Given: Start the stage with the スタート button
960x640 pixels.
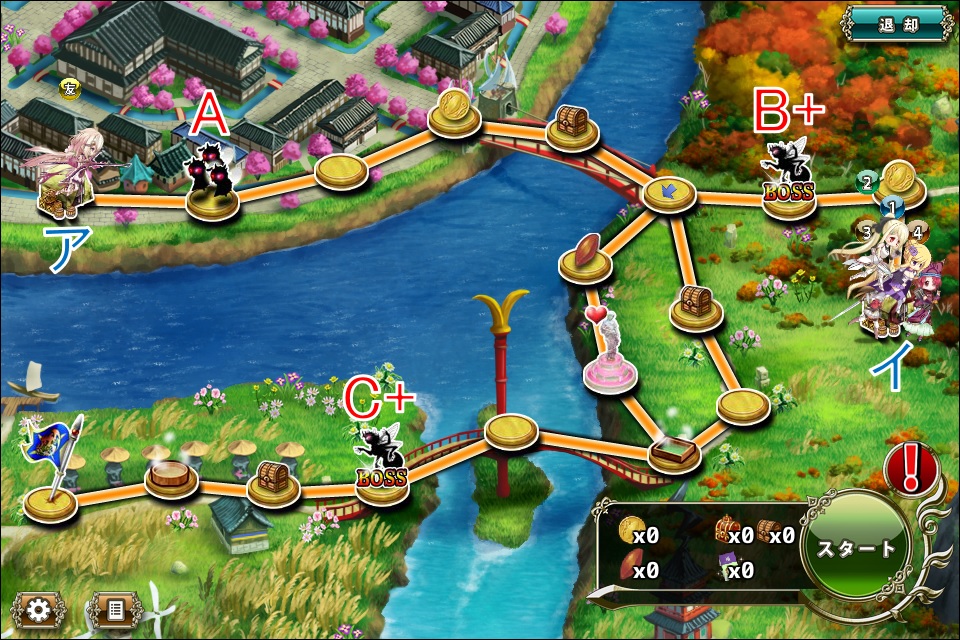Looking at the screenshot, I should (x=854, y=550).
